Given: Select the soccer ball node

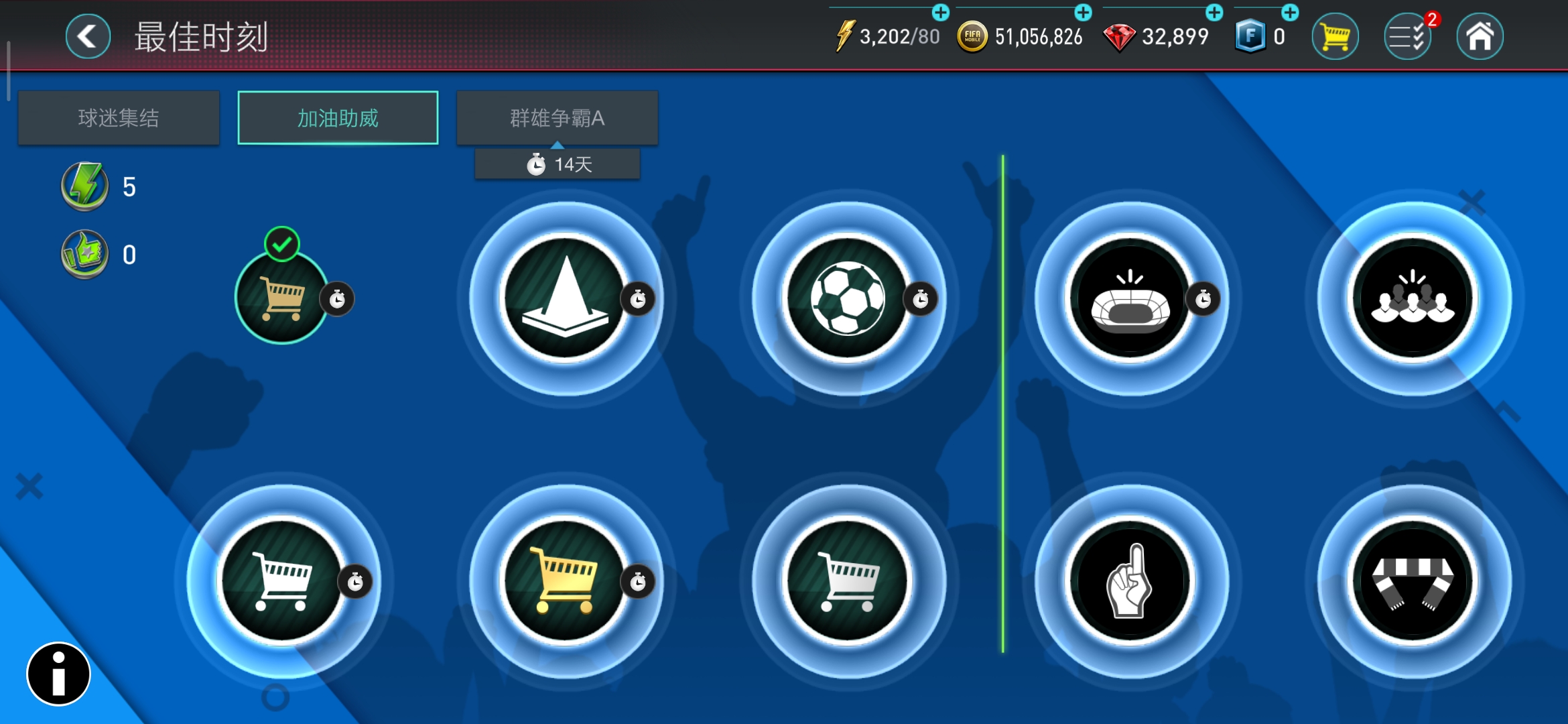Looking at the screenshot, I should tap(848, 298).
